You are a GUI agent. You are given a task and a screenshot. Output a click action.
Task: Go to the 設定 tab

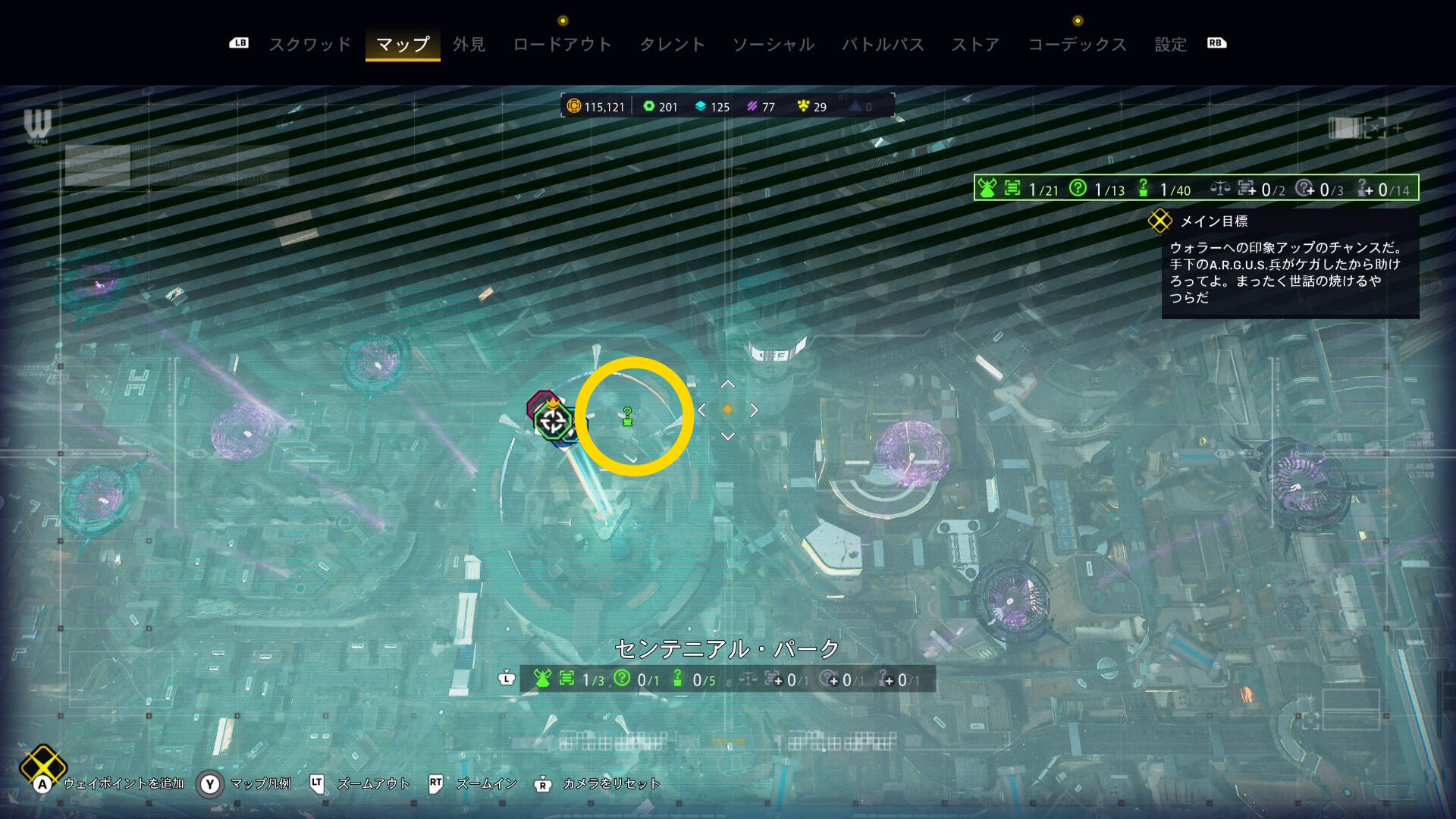click(1170, 45)
